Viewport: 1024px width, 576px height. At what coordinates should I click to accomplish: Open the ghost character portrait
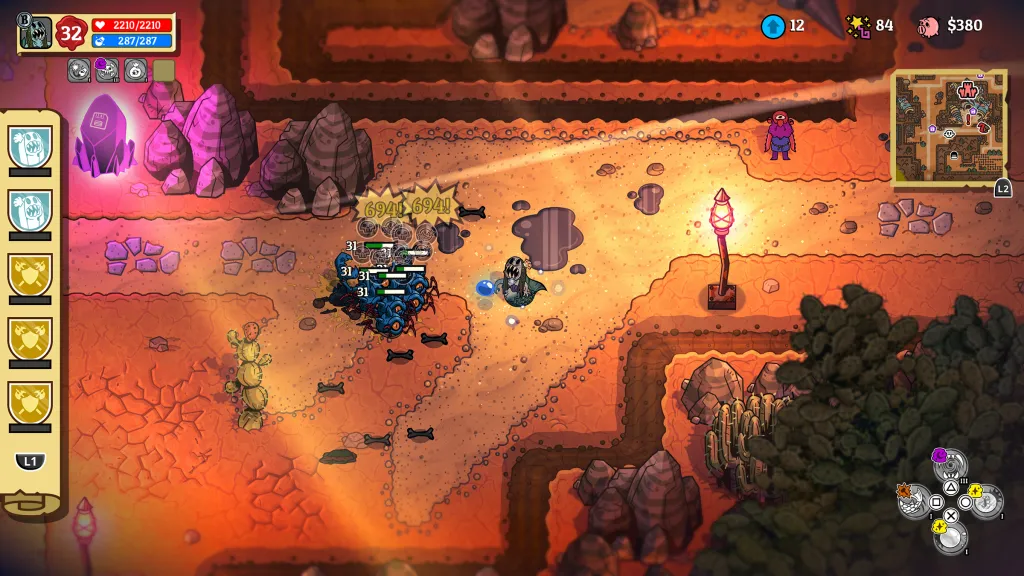(37, 32)
